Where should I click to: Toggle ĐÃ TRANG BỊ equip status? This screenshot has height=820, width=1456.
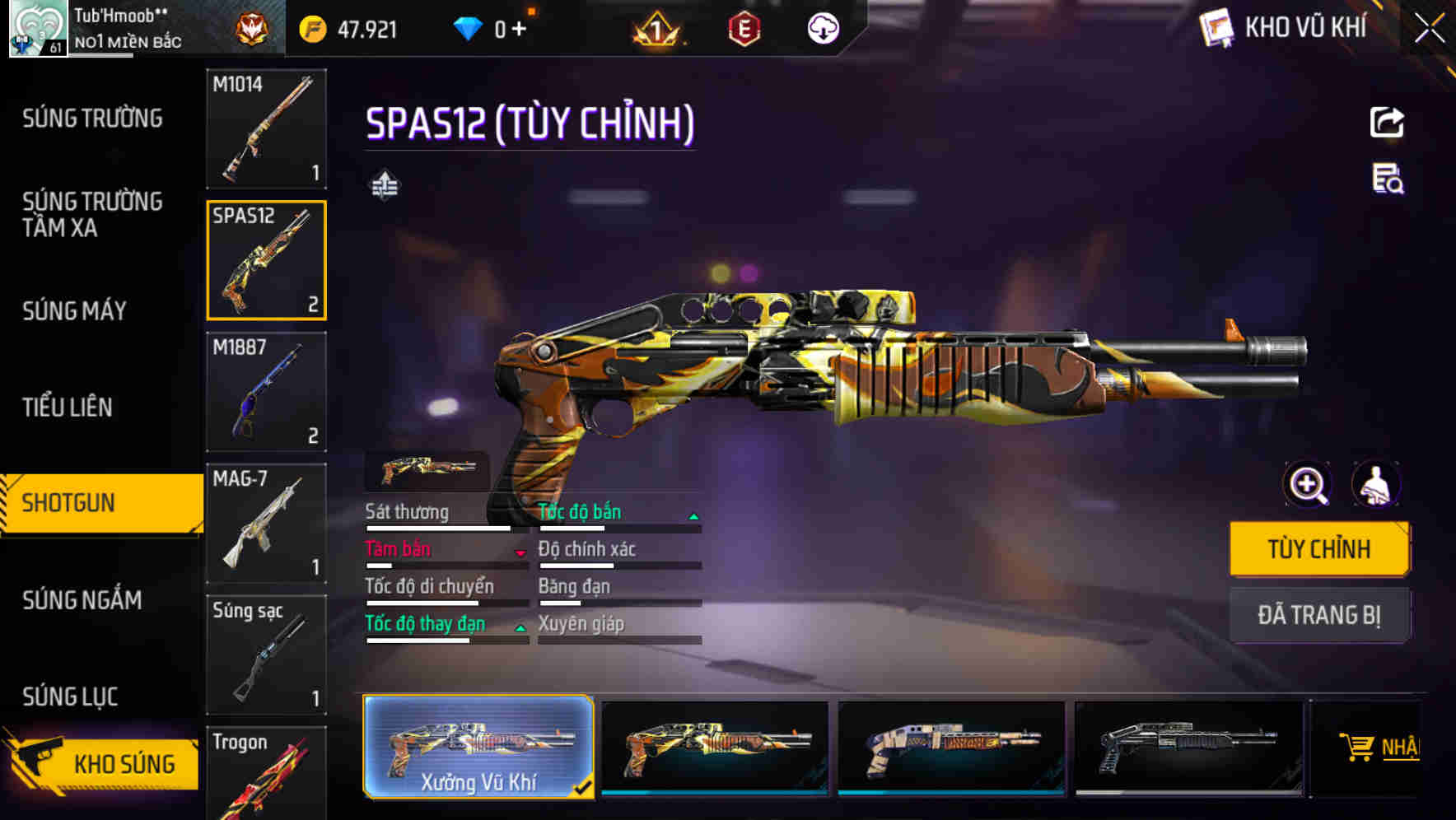pyautogui.click(x=1319, y=615)
